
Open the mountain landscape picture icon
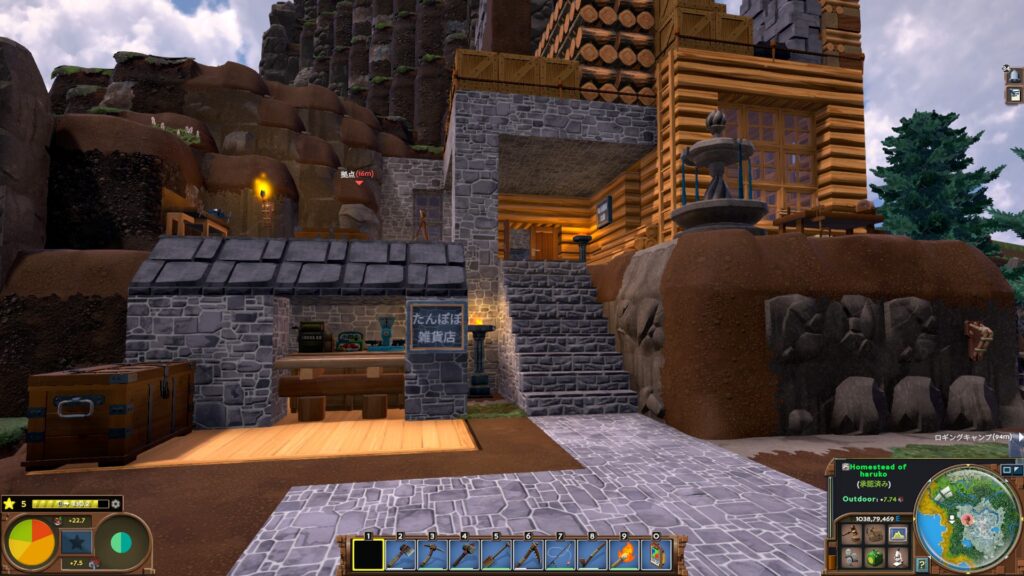(x=897, y=534)
